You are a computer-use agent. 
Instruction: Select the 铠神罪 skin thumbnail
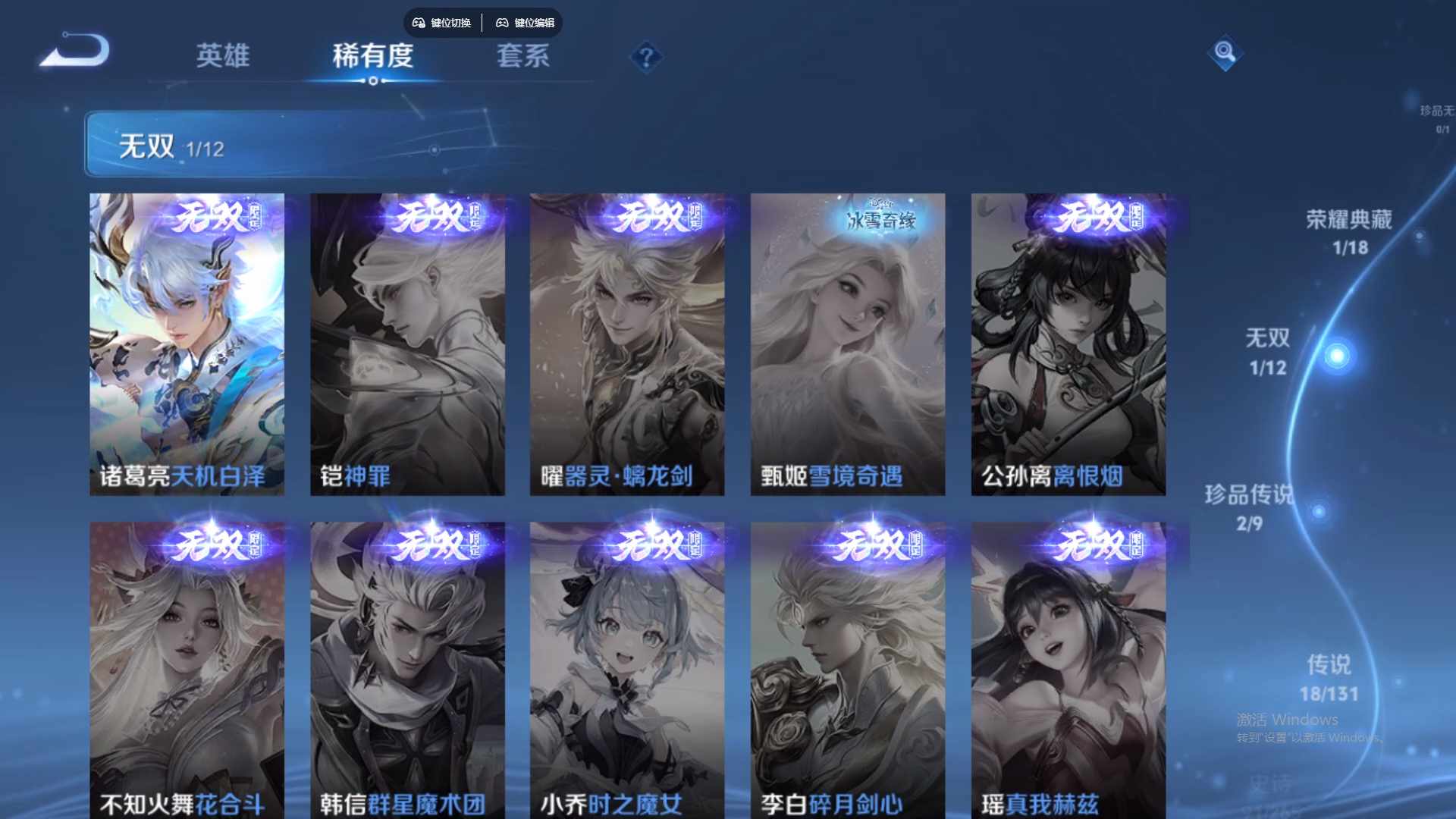coord(407,341)
